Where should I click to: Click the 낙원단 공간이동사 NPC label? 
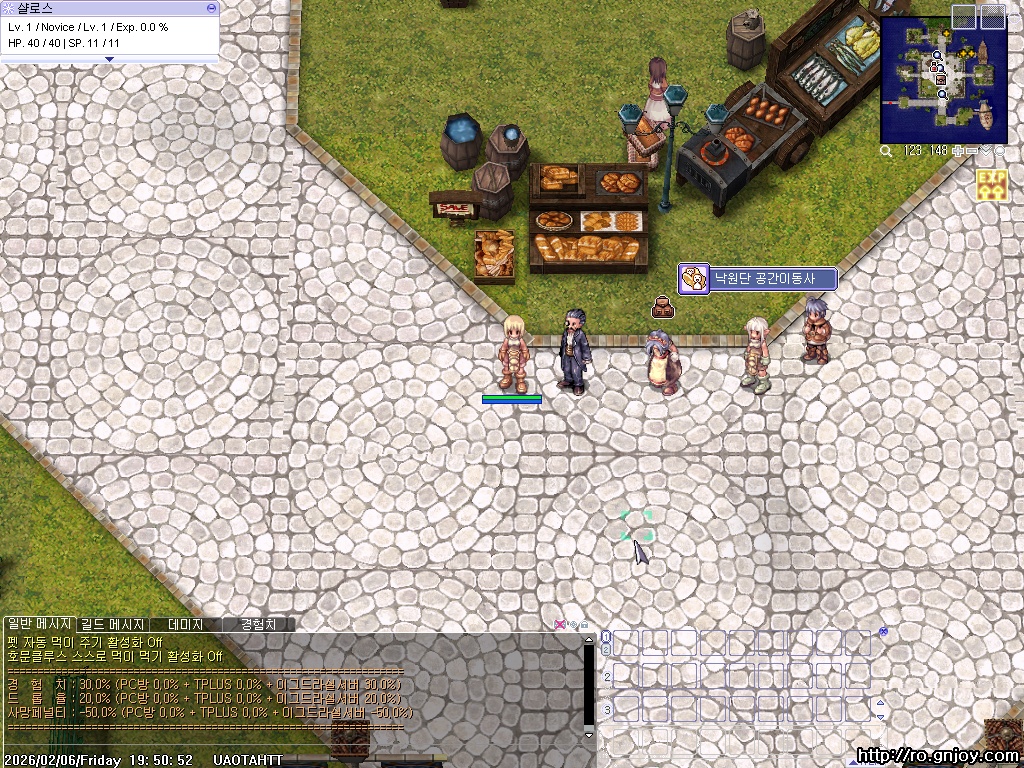click(x=757, y=279)
